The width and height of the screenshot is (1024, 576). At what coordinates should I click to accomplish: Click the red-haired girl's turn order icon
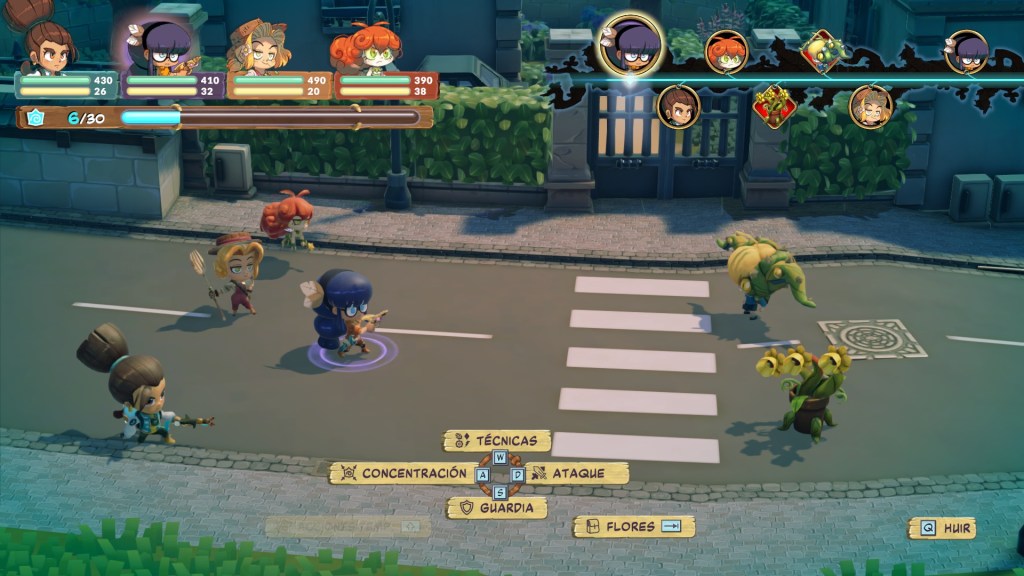[727, 52]
